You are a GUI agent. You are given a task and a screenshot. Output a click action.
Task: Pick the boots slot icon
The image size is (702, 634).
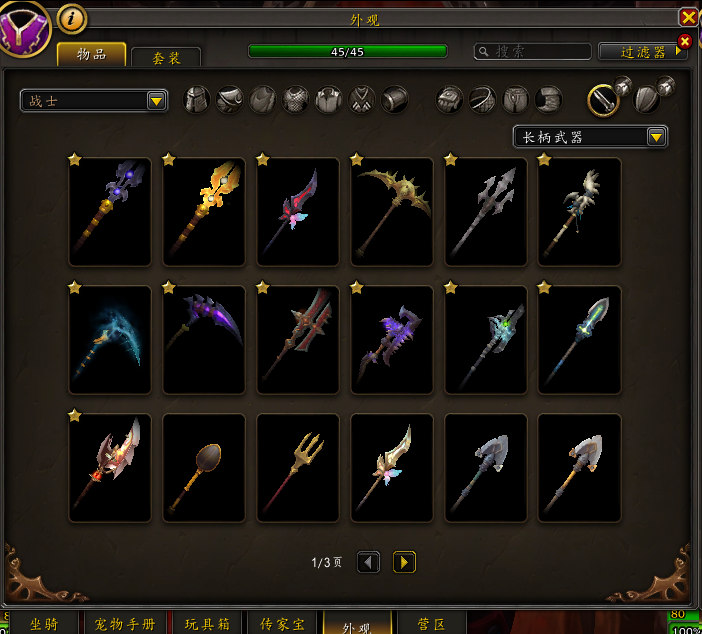click(x=549, y=99)
